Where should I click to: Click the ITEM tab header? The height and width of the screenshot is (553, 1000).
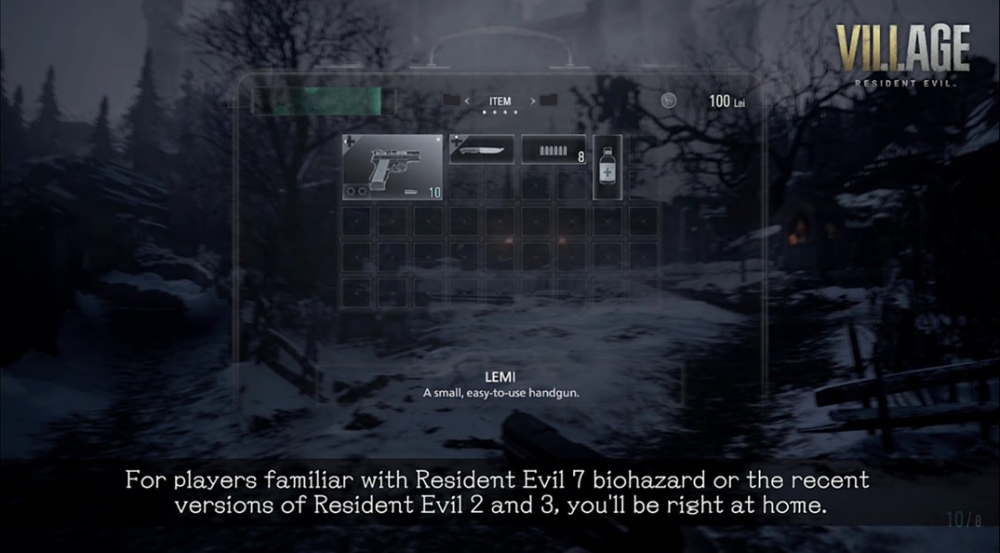[x=500, y=101]
